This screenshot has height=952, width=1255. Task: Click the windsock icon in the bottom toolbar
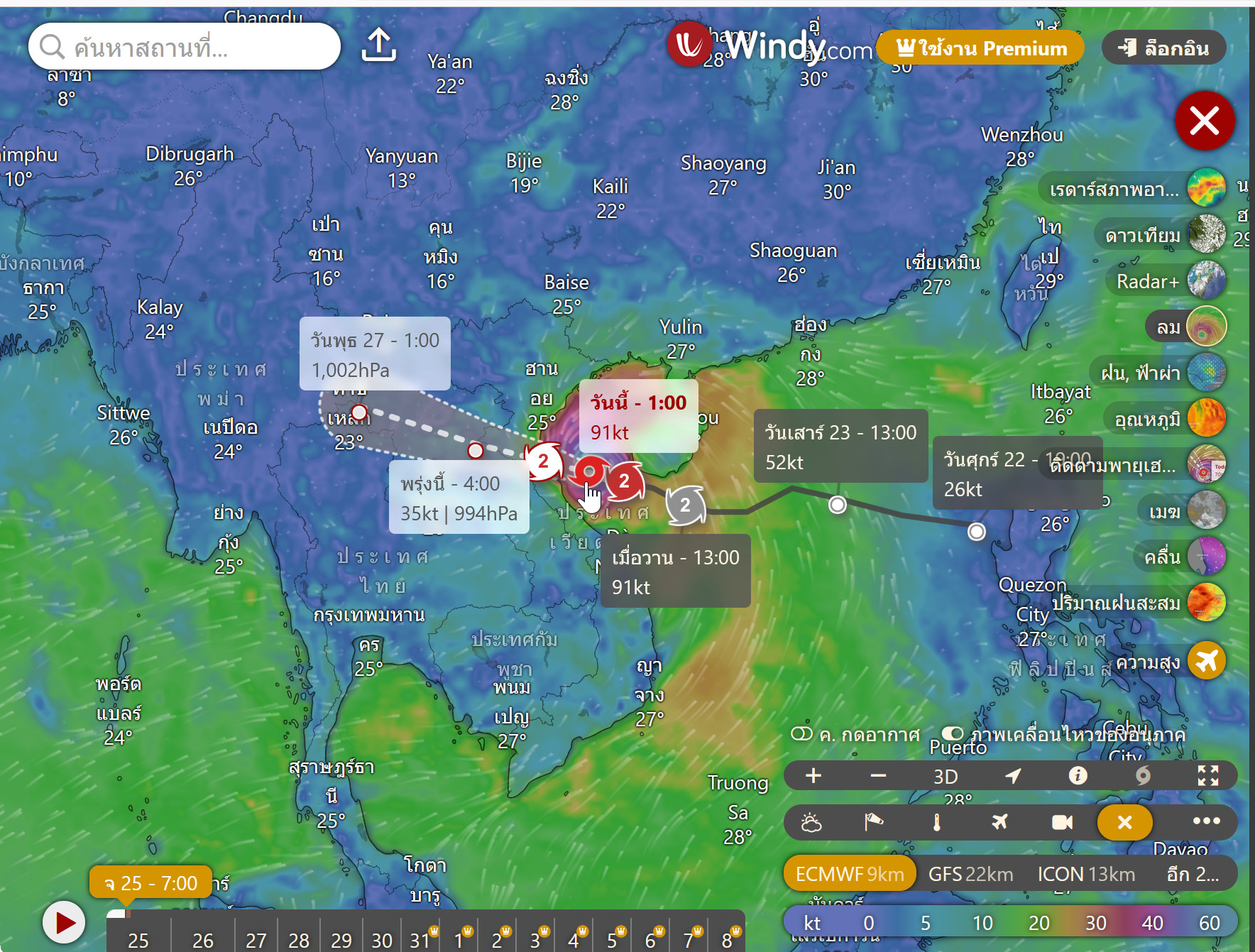[875, 822]
